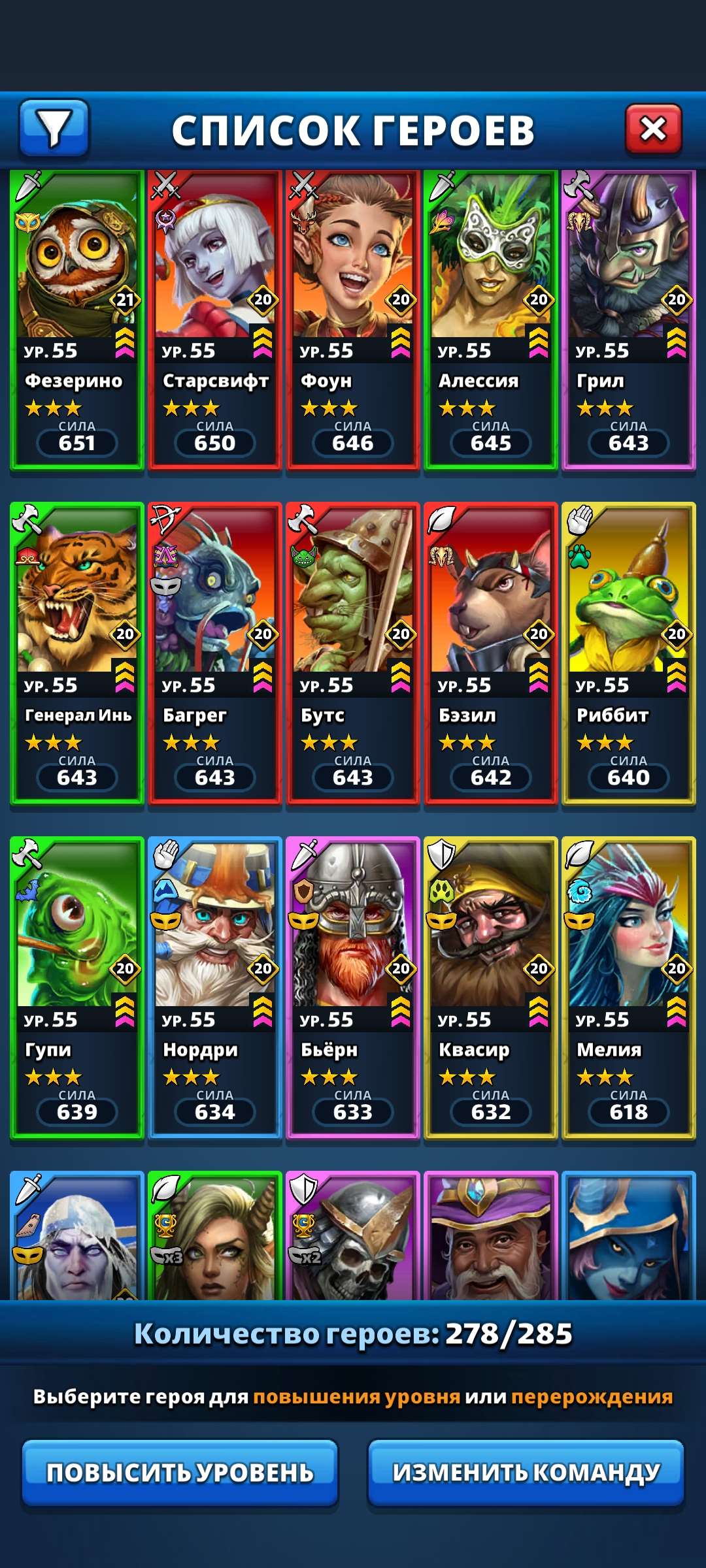Select hero Бьёрн
The width and height of the screenshot is (706, 1568).
tap(353, 988)
